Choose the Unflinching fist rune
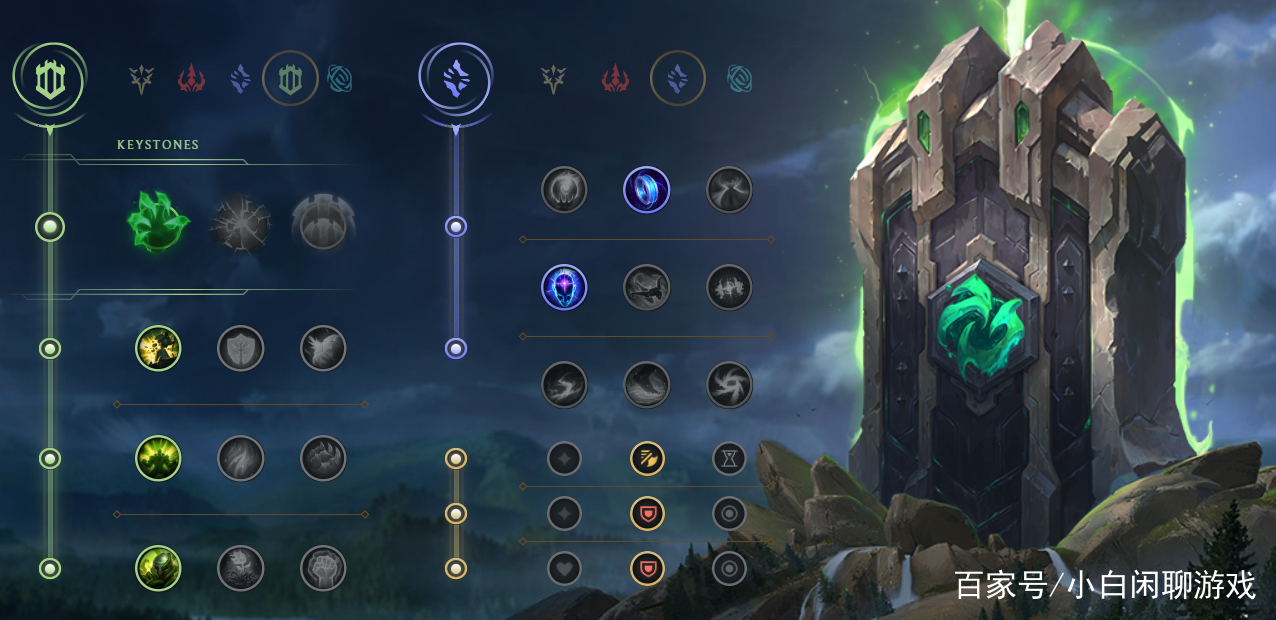This screenshot has height=620, width=1276. pyautogui.click(x=323, y=568)
